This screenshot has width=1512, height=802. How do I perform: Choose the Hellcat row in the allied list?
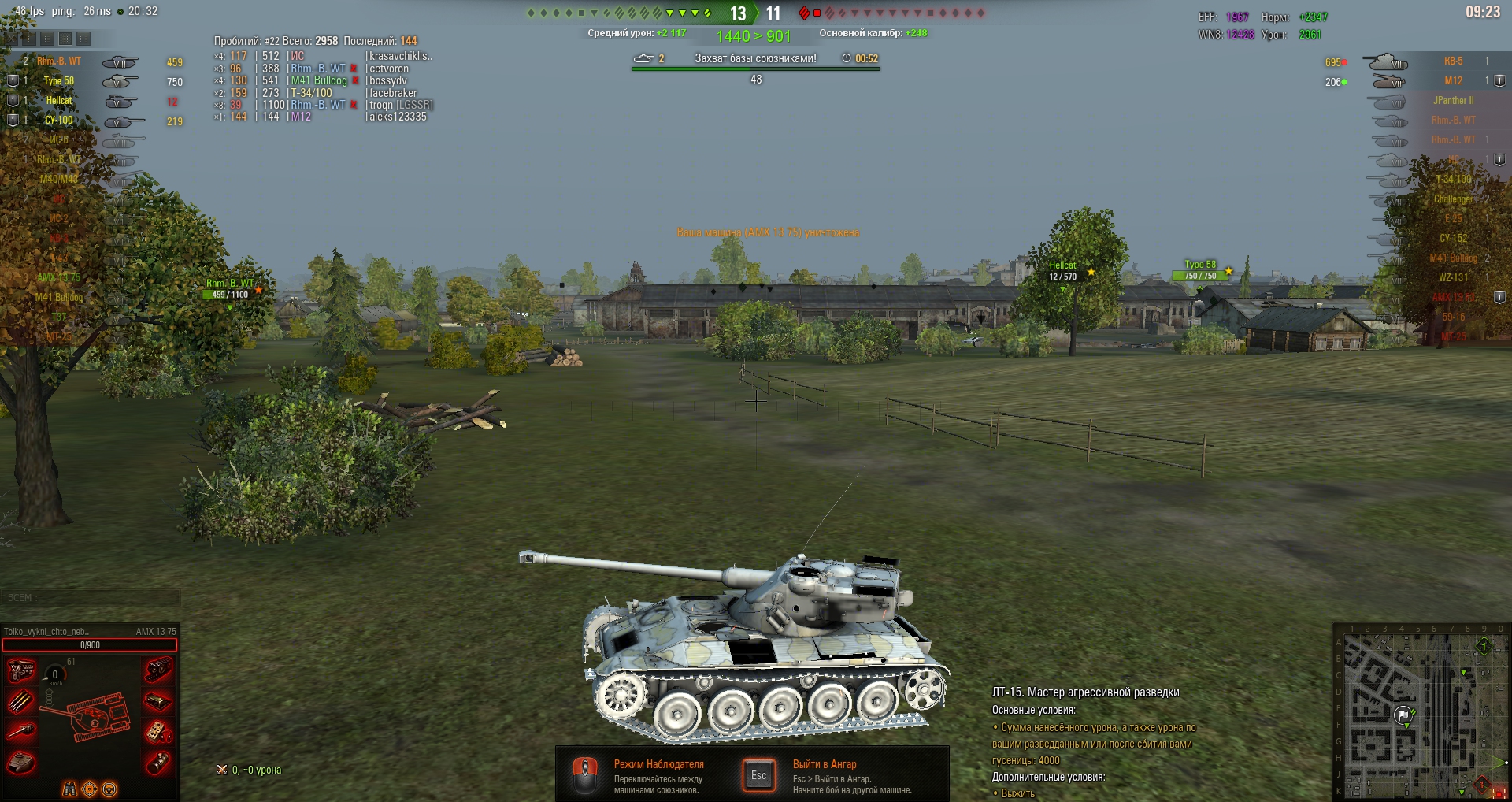(x=59, y=101)
